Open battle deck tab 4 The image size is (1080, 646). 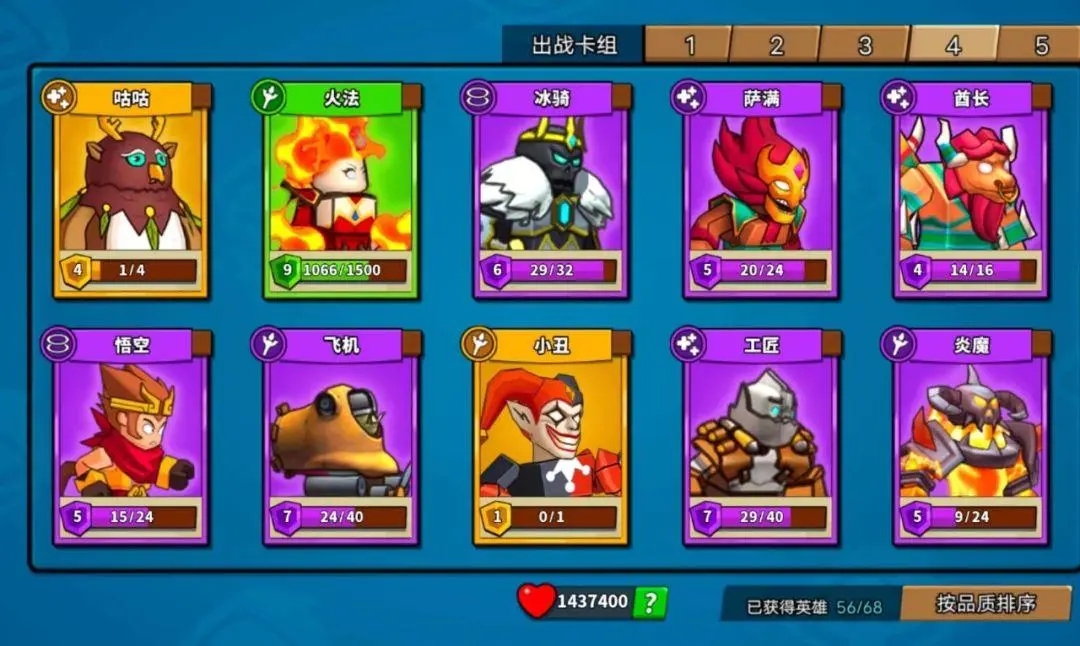pos(953,45)
